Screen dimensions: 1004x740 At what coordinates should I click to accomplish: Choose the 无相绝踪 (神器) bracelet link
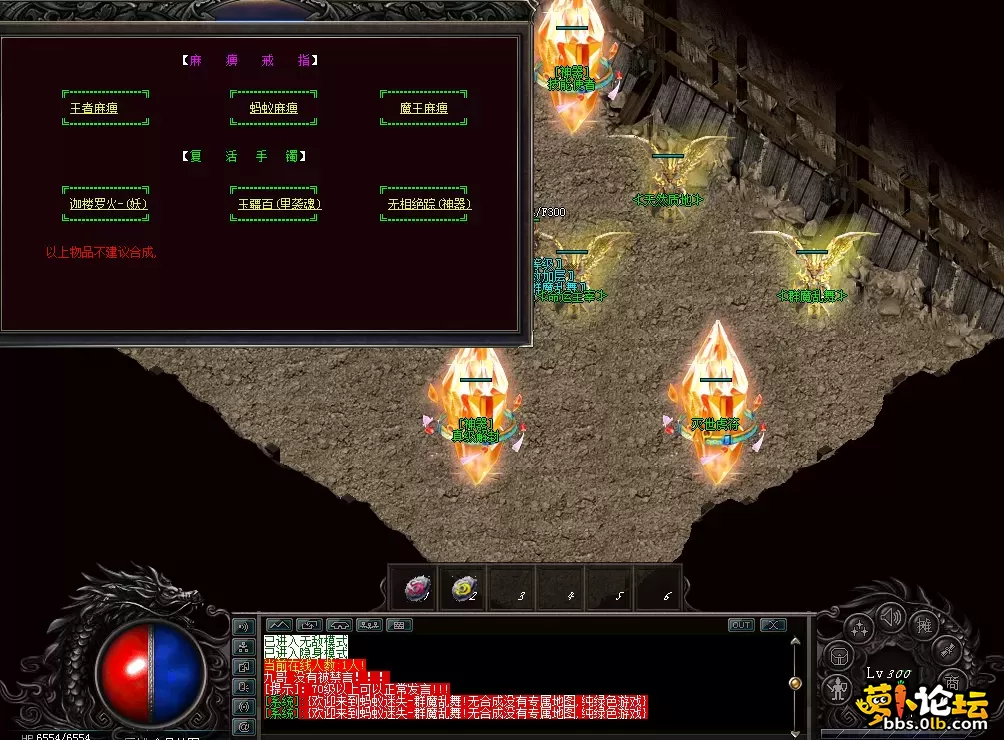429,204
